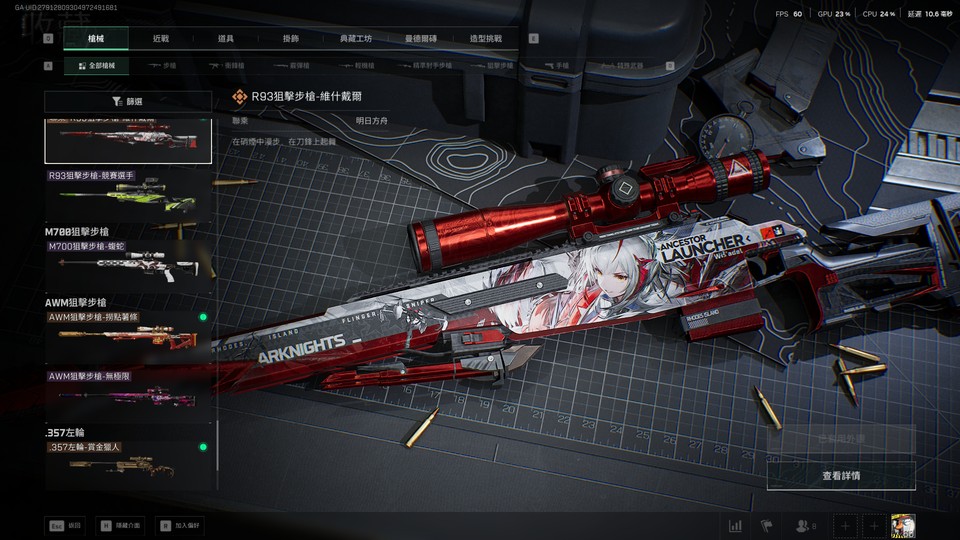960x540 pixels.
Task: Open the bar chart stats icon
Action: (x=736, y=525)
